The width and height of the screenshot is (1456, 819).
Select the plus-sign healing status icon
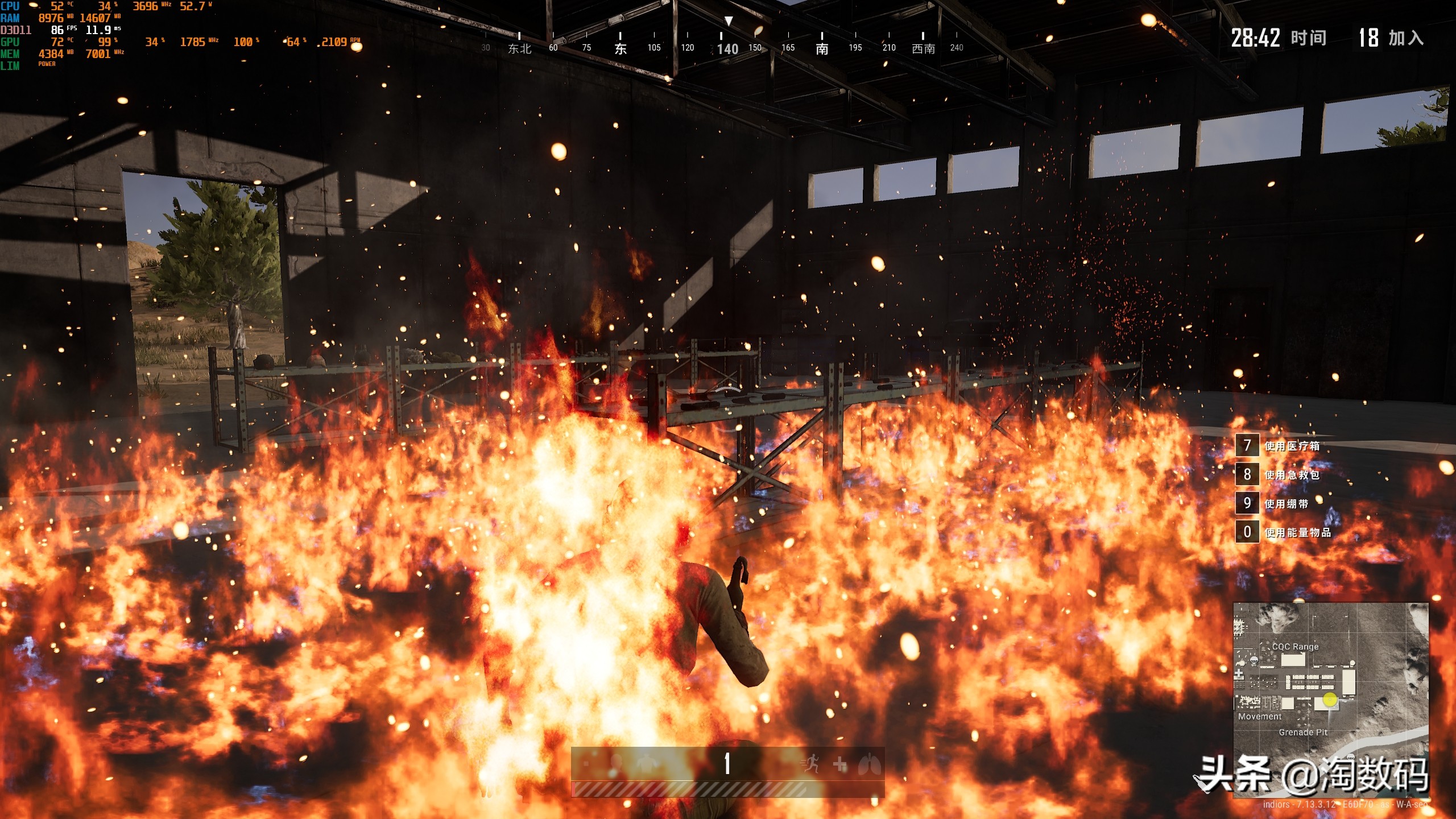840,764
